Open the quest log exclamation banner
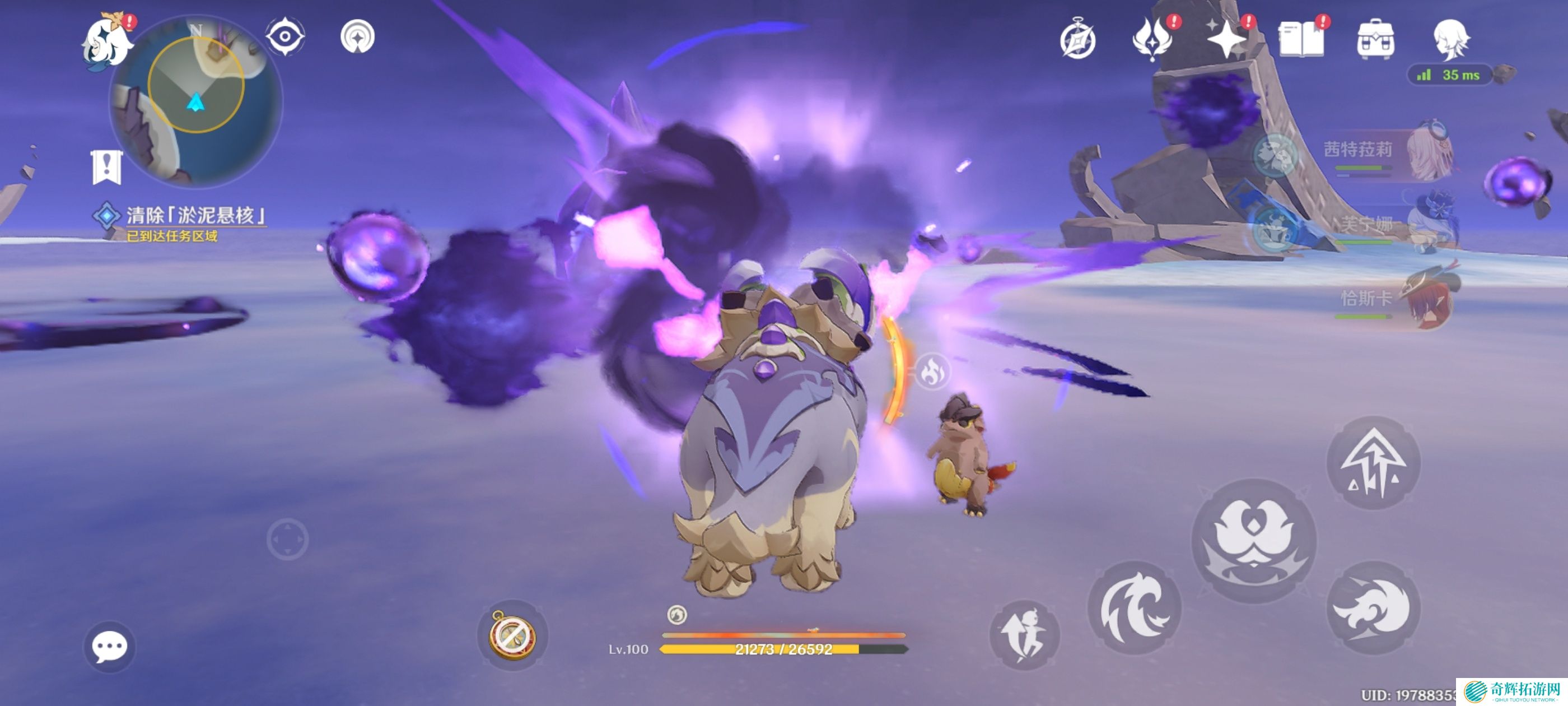The width and height of the screenshot is (1568, 706). point(107,166)
